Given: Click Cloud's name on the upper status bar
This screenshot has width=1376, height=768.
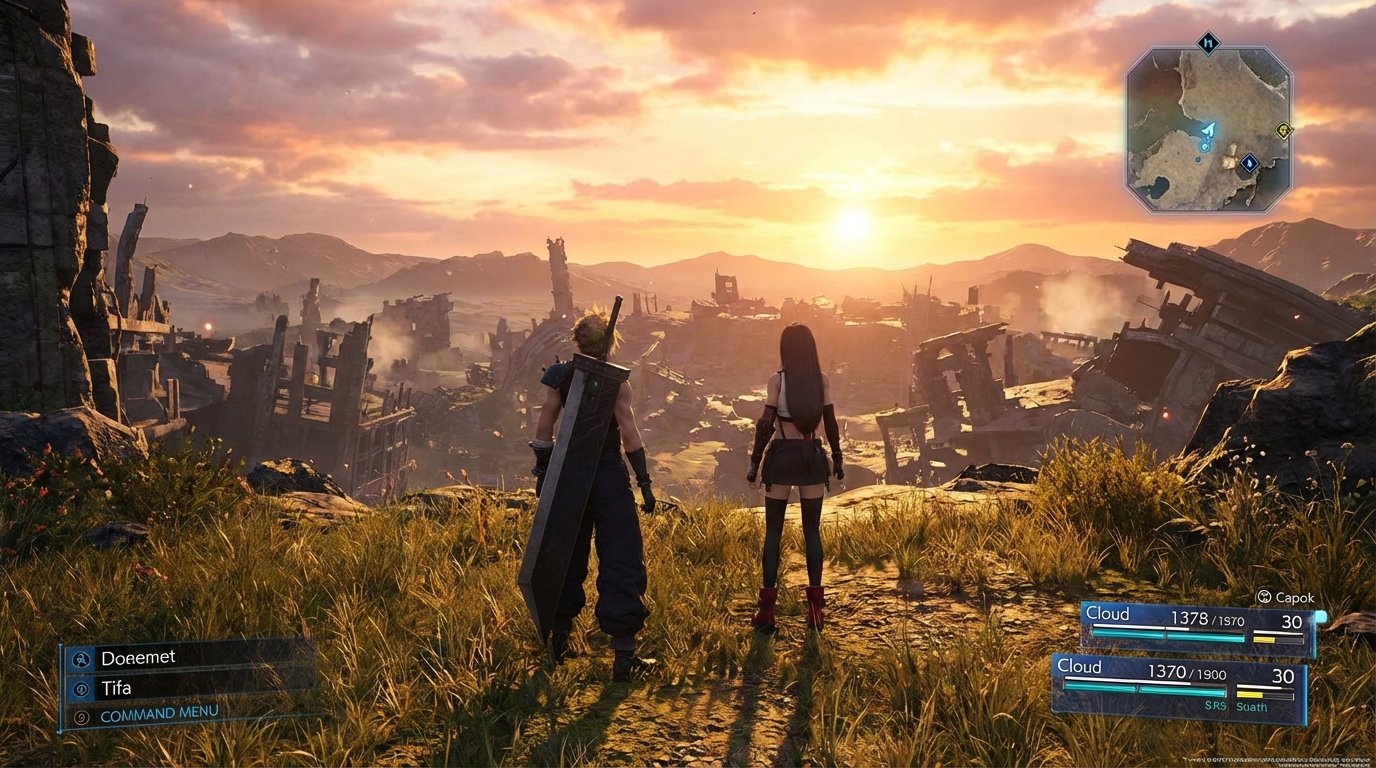Looking at the screenshot, I should (1108, 614).
